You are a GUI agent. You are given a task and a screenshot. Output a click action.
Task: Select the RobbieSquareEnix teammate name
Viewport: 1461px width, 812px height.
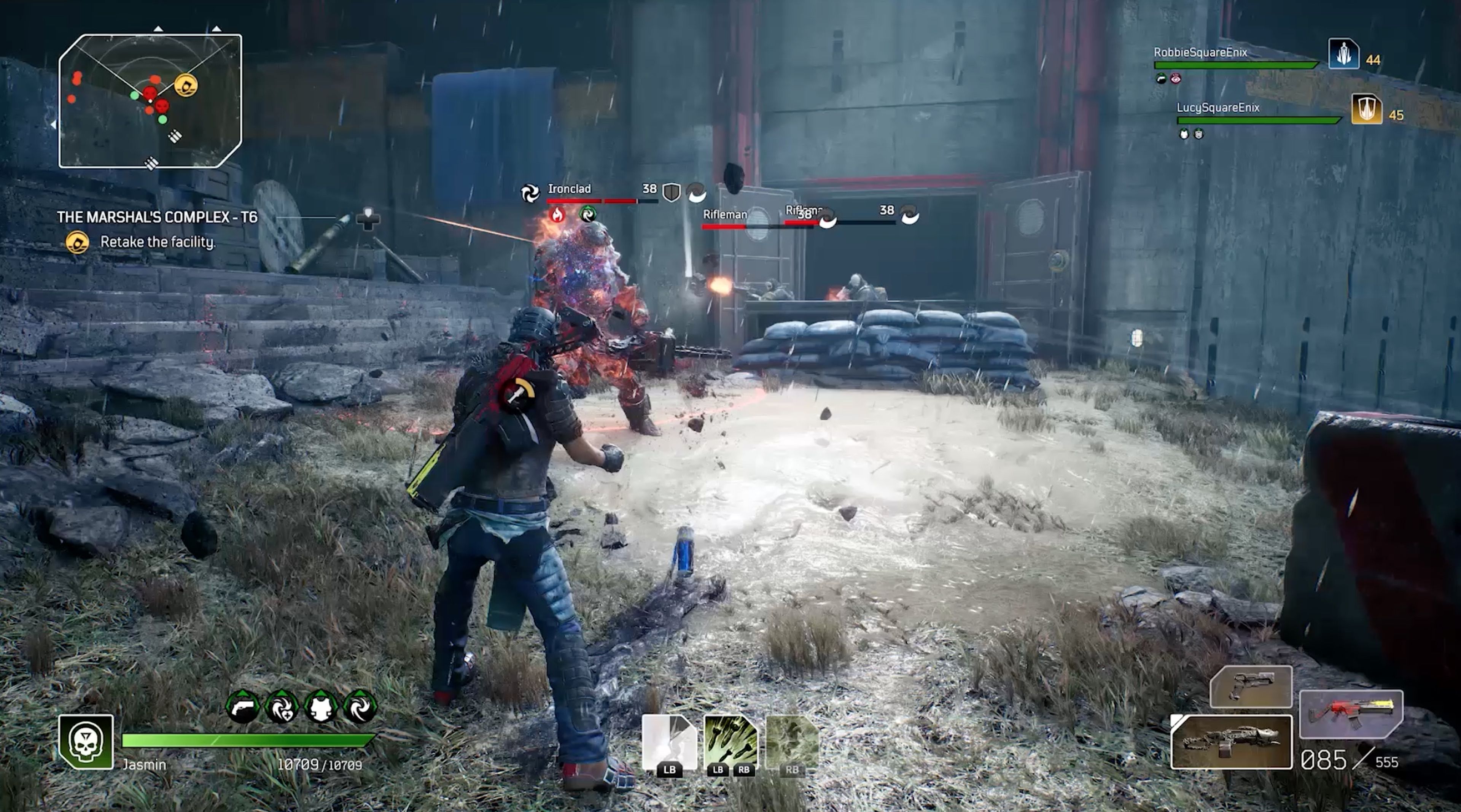click(x=1200, y=53)
